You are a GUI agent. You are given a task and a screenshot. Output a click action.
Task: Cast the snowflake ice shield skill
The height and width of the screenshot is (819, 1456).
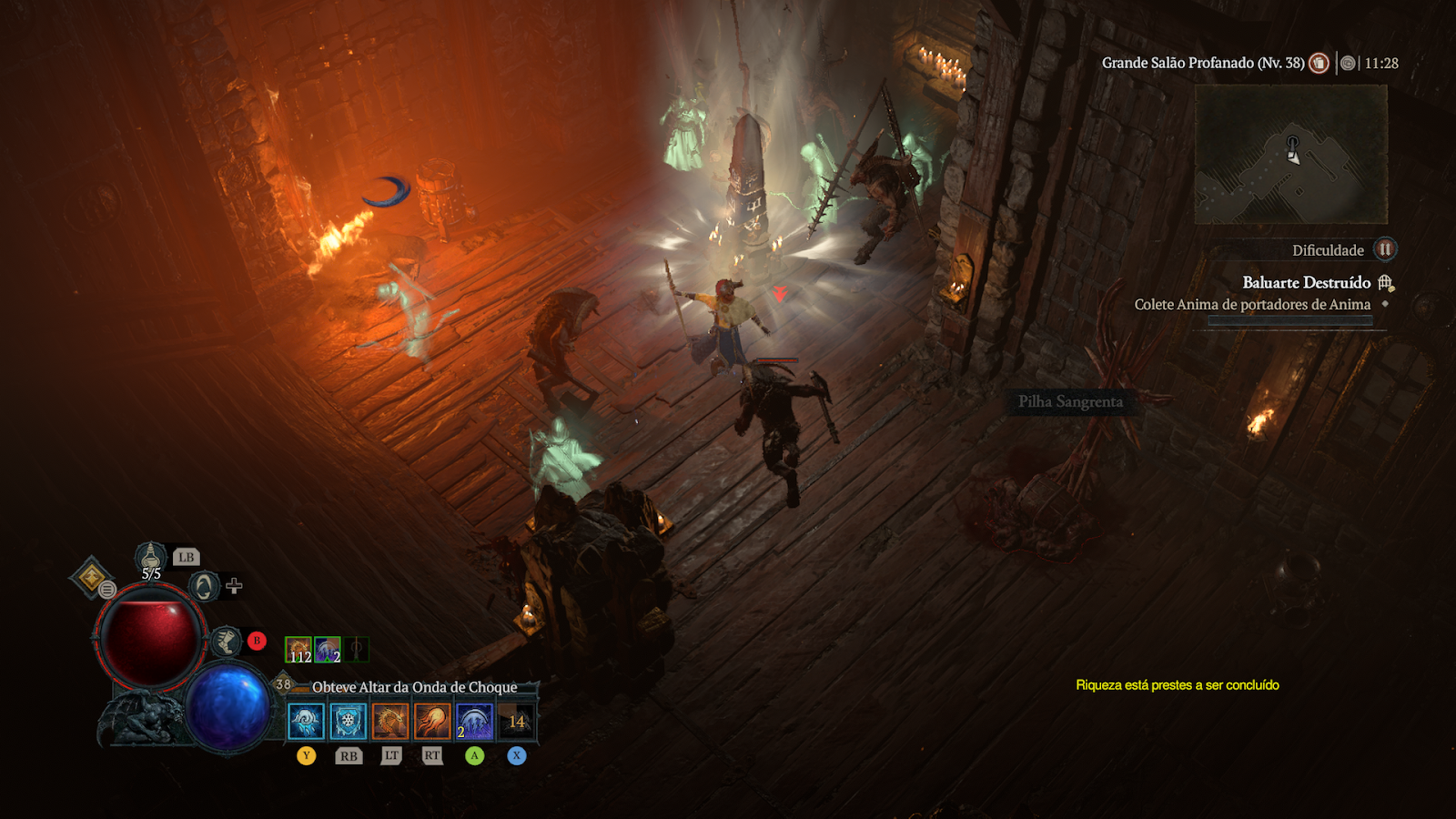coord(348,722)
